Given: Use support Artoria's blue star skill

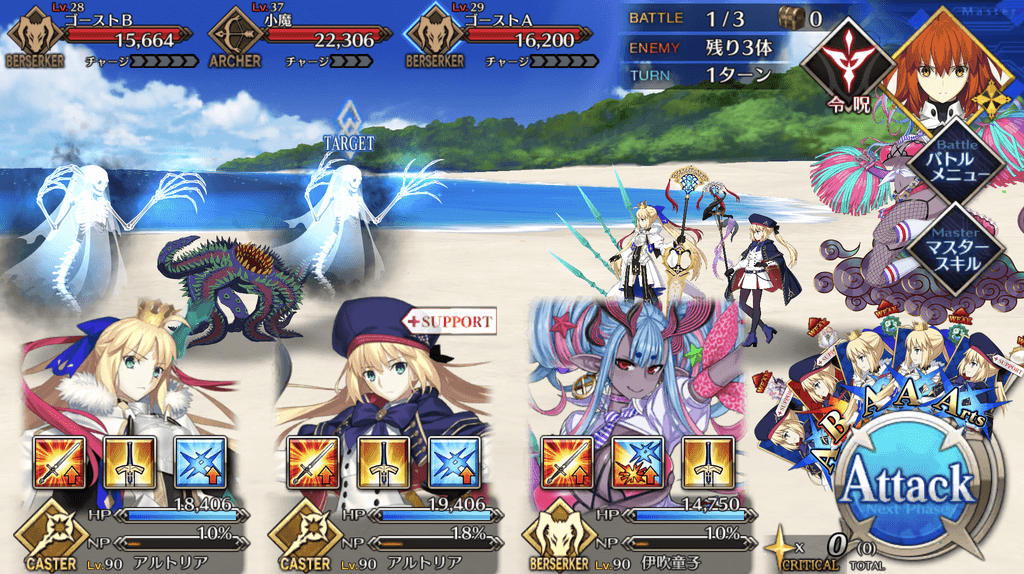Looking at the screenshot, I should tap(453, 462).
